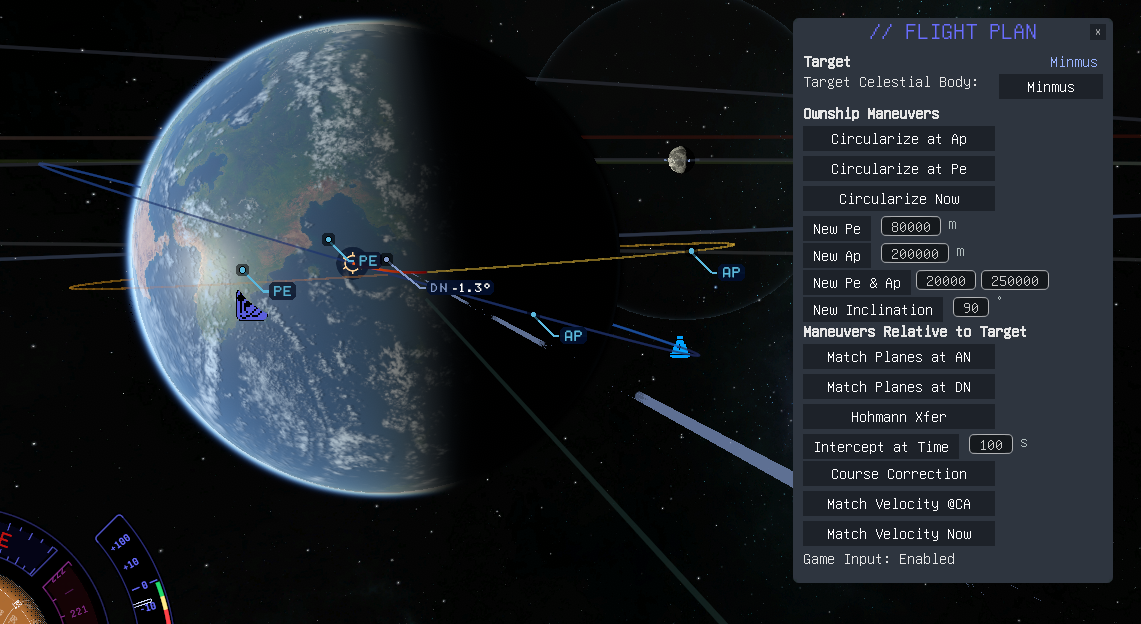This screenshot has width=1141, height=624.
Task: Edit the inclination field showing 90
Action: (x=970, y=308)
